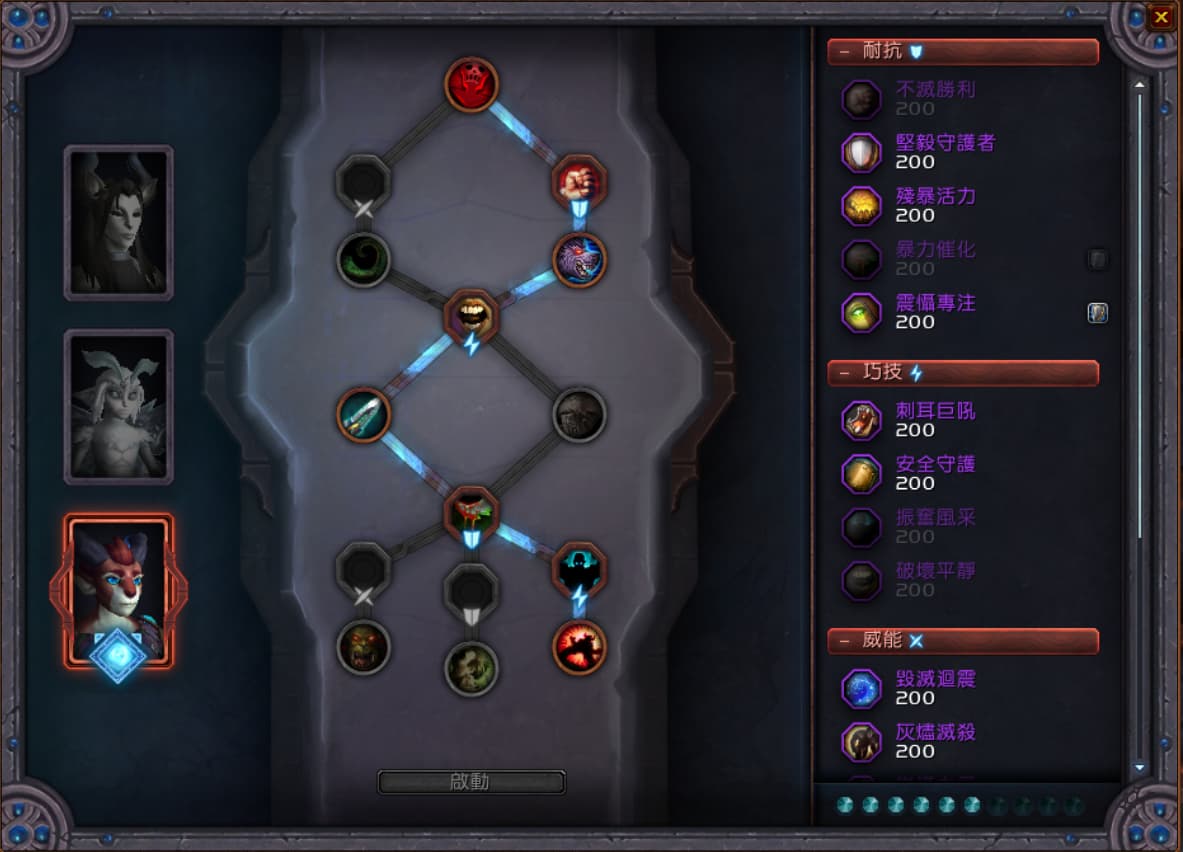Select the red fist soulbind node

tap(579, 180)
